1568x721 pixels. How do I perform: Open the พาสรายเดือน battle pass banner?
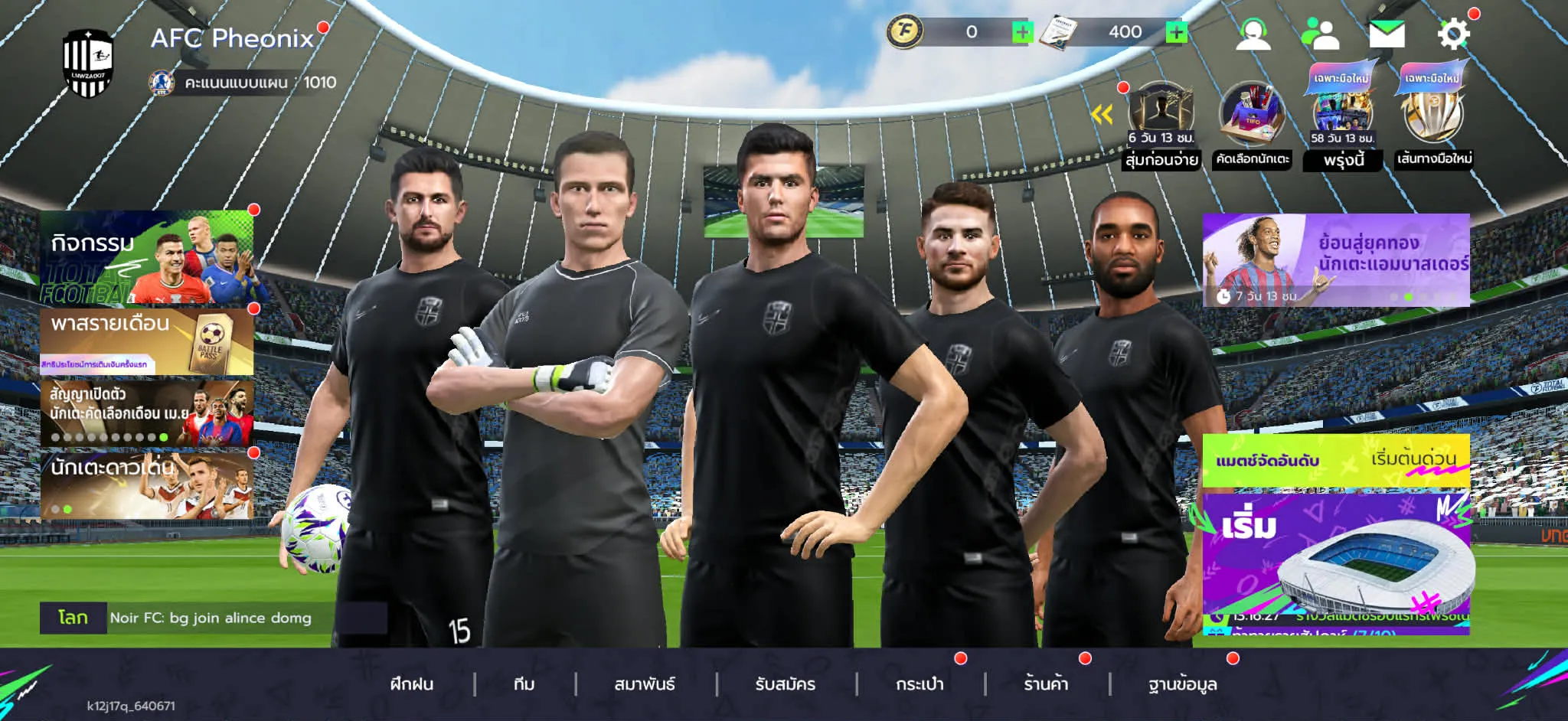tap(147, 341)
